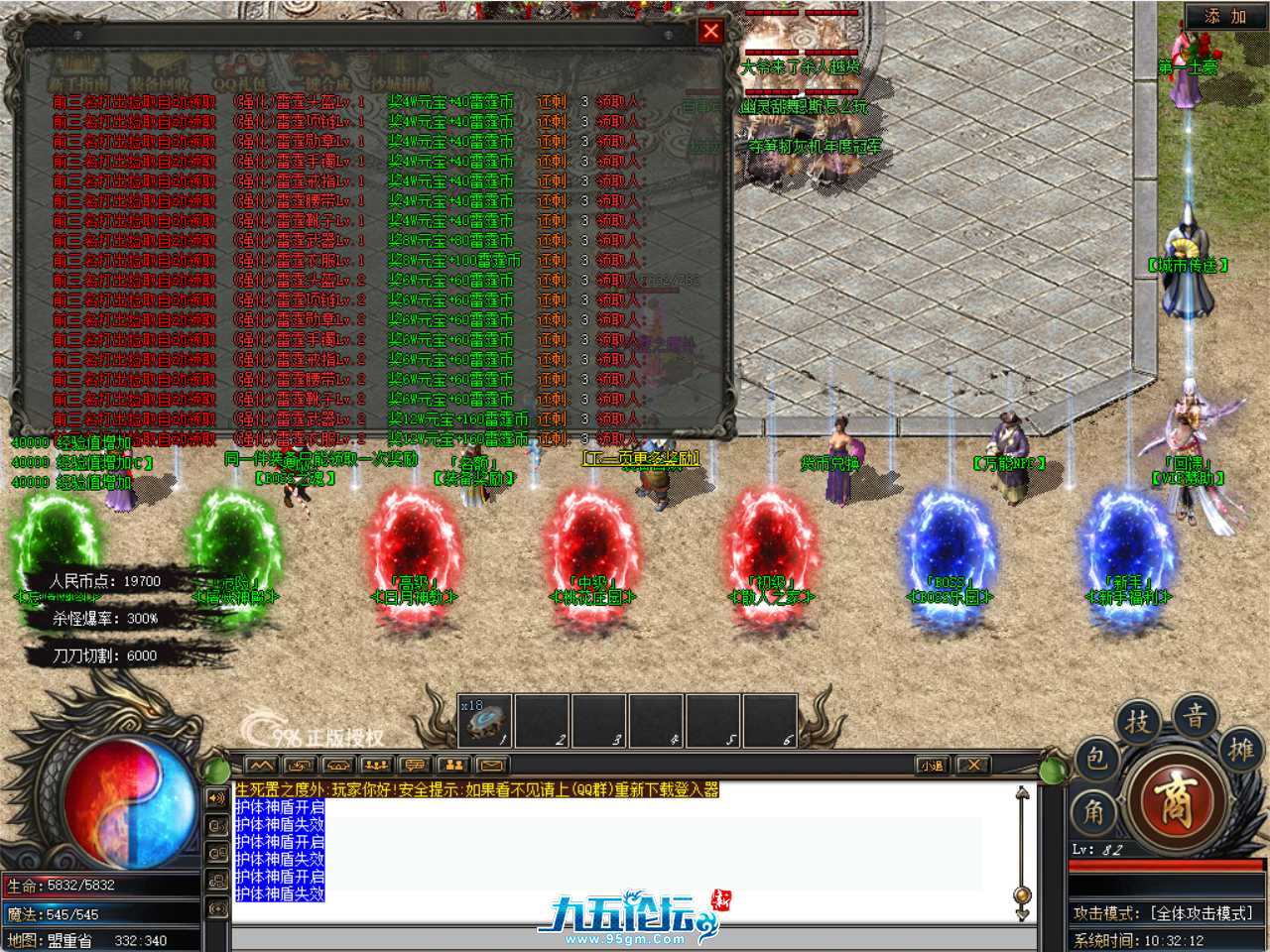Viewport: 1270px width, 952px height.
Task: Open the bag with the 包 button
Action: click(1095, 759)
